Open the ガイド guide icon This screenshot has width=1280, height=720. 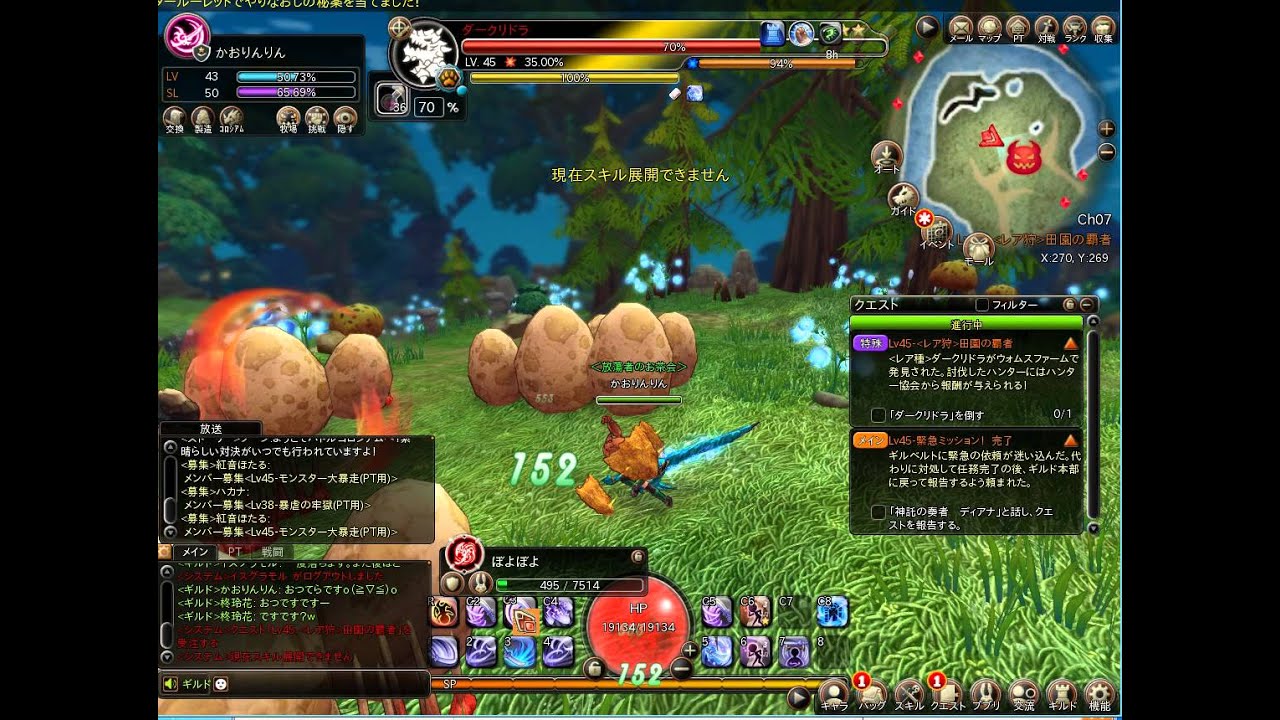(904, 197)
